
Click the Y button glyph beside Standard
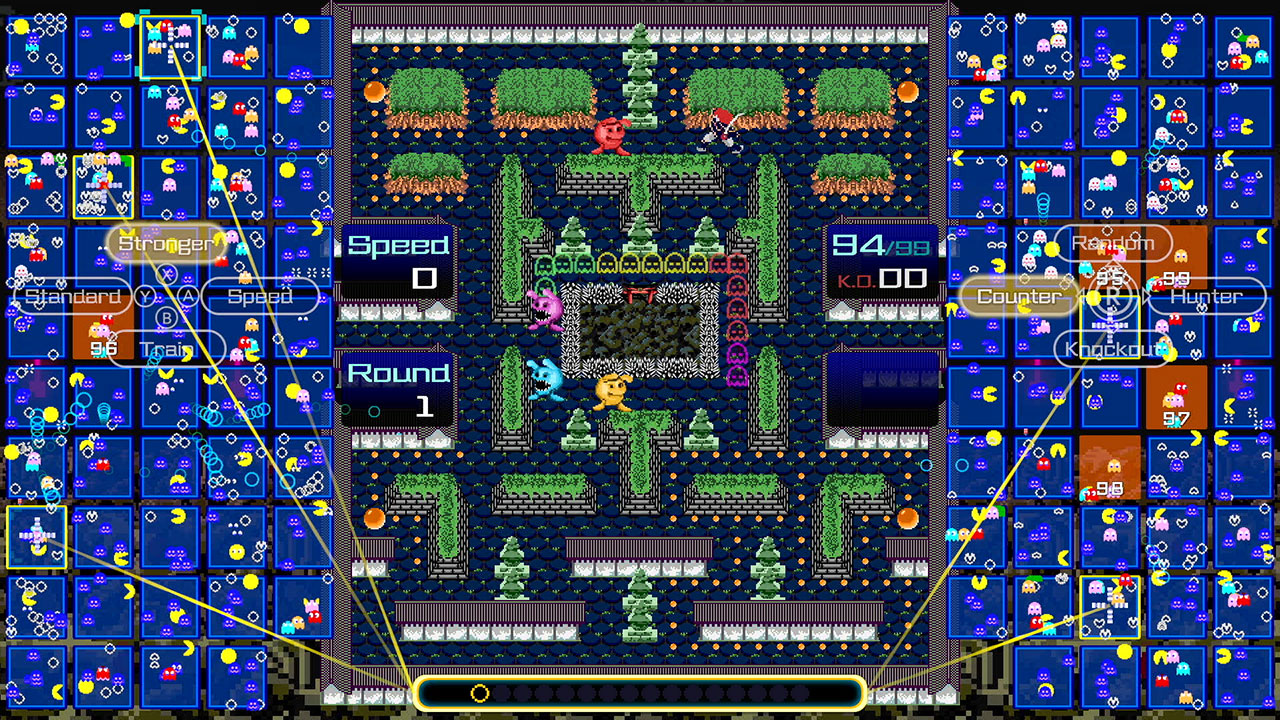pyautogui.click(x=144, y=294)
